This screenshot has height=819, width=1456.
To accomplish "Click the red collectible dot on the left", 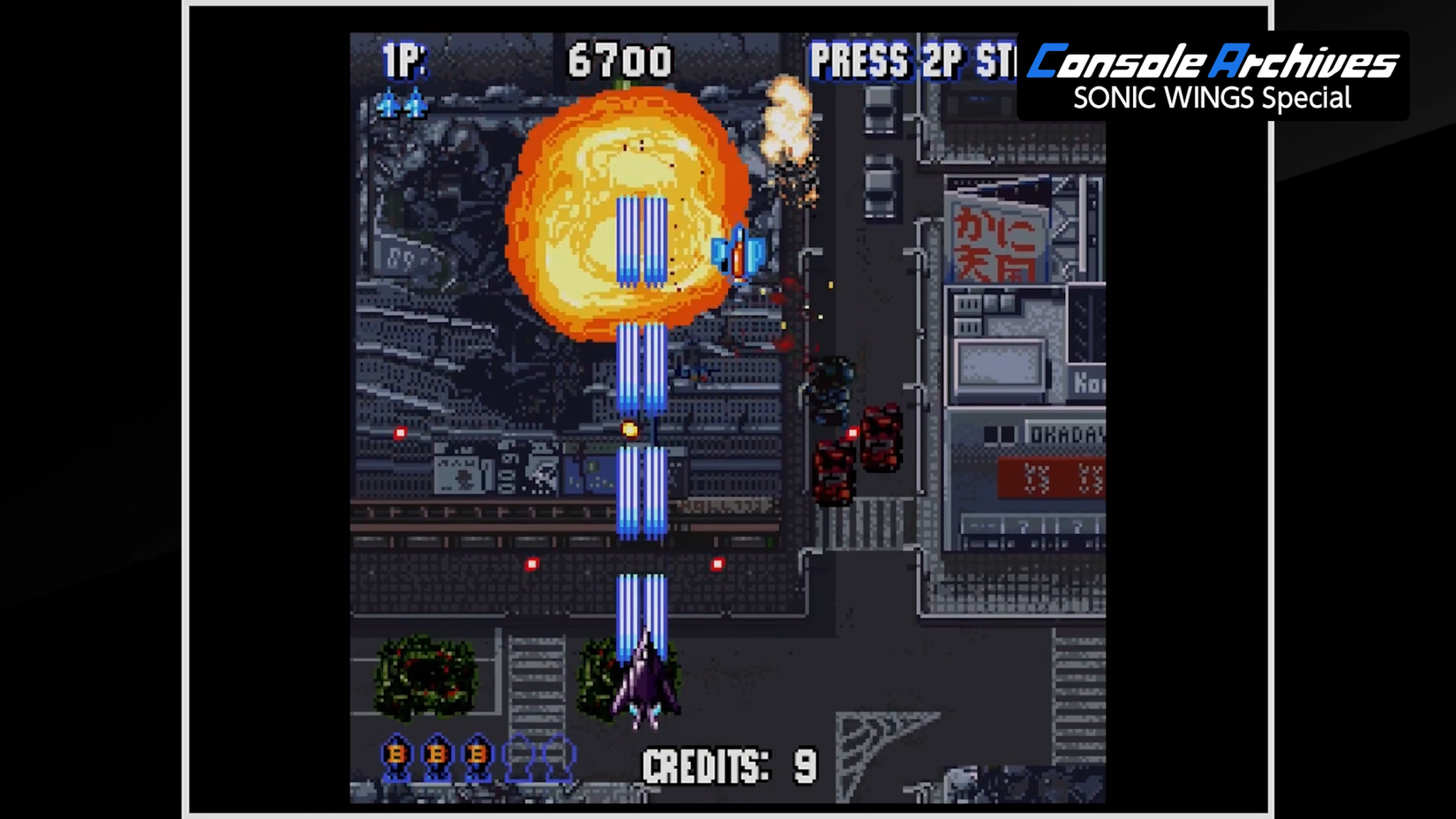I will coord(399,432).
